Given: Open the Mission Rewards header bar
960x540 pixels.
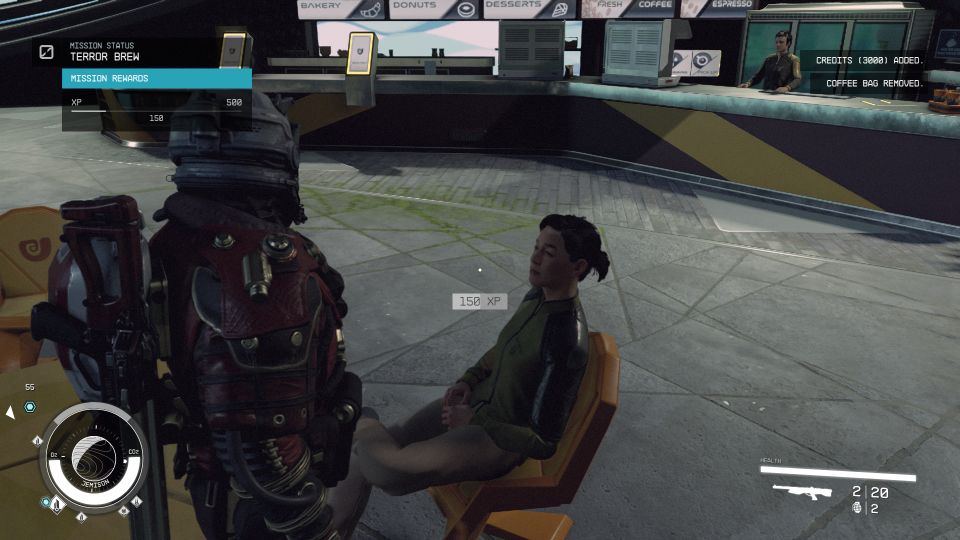Looking at the screenshot, I should click(x=156, y=79).
